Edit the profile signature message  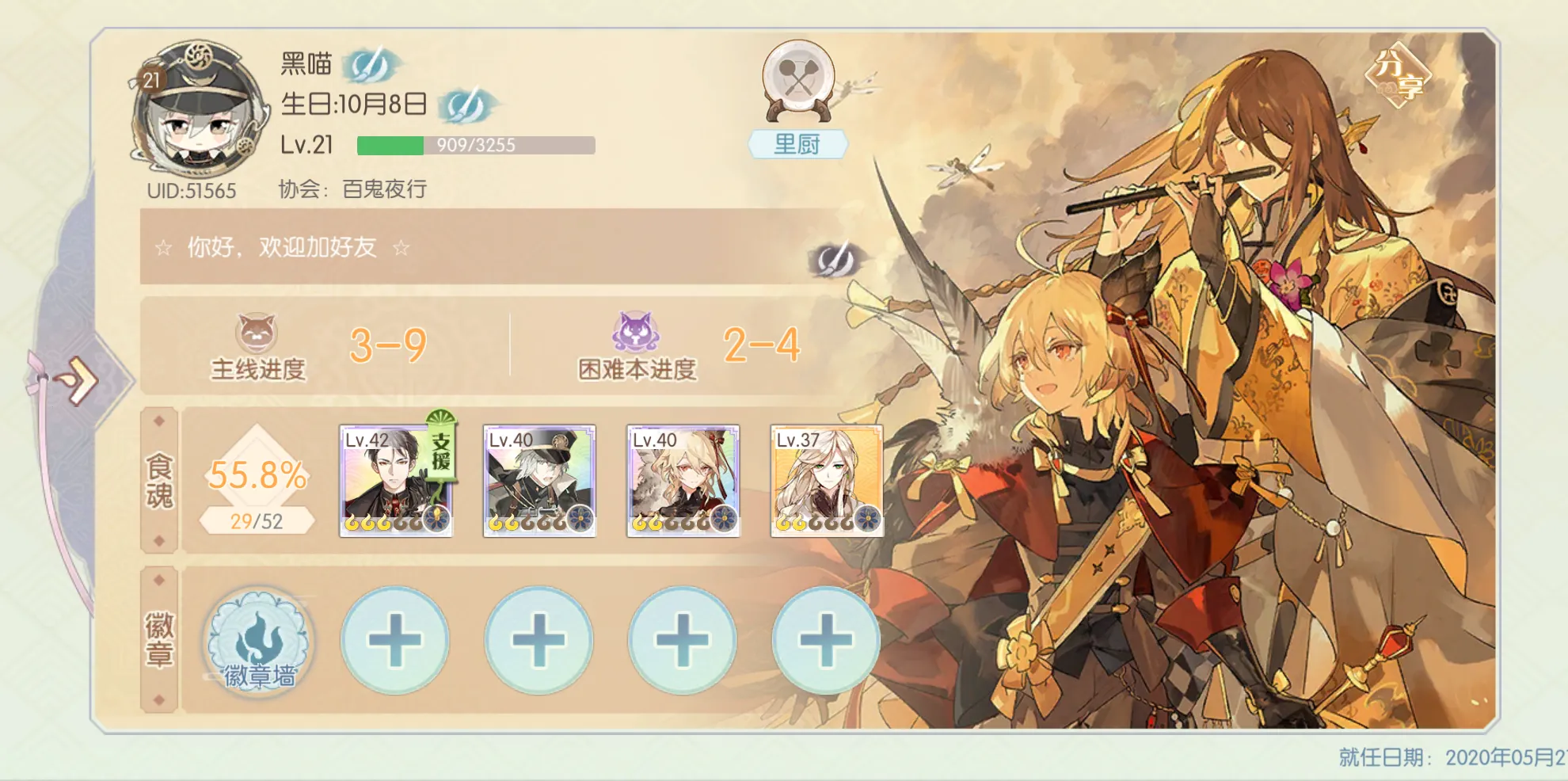(x=835, y=259)
